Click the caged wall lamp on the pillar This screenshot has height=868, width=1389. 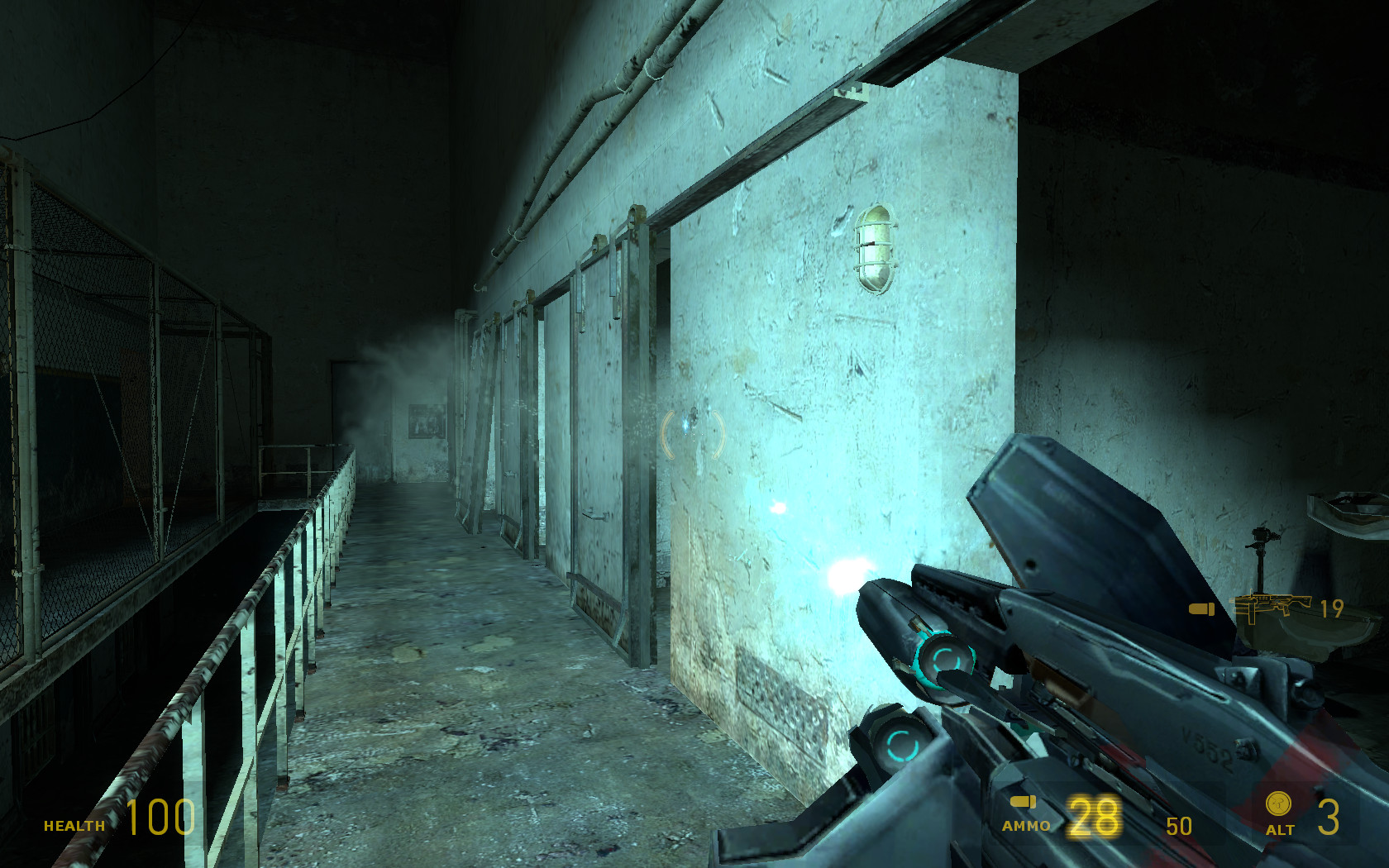[875, 250]
